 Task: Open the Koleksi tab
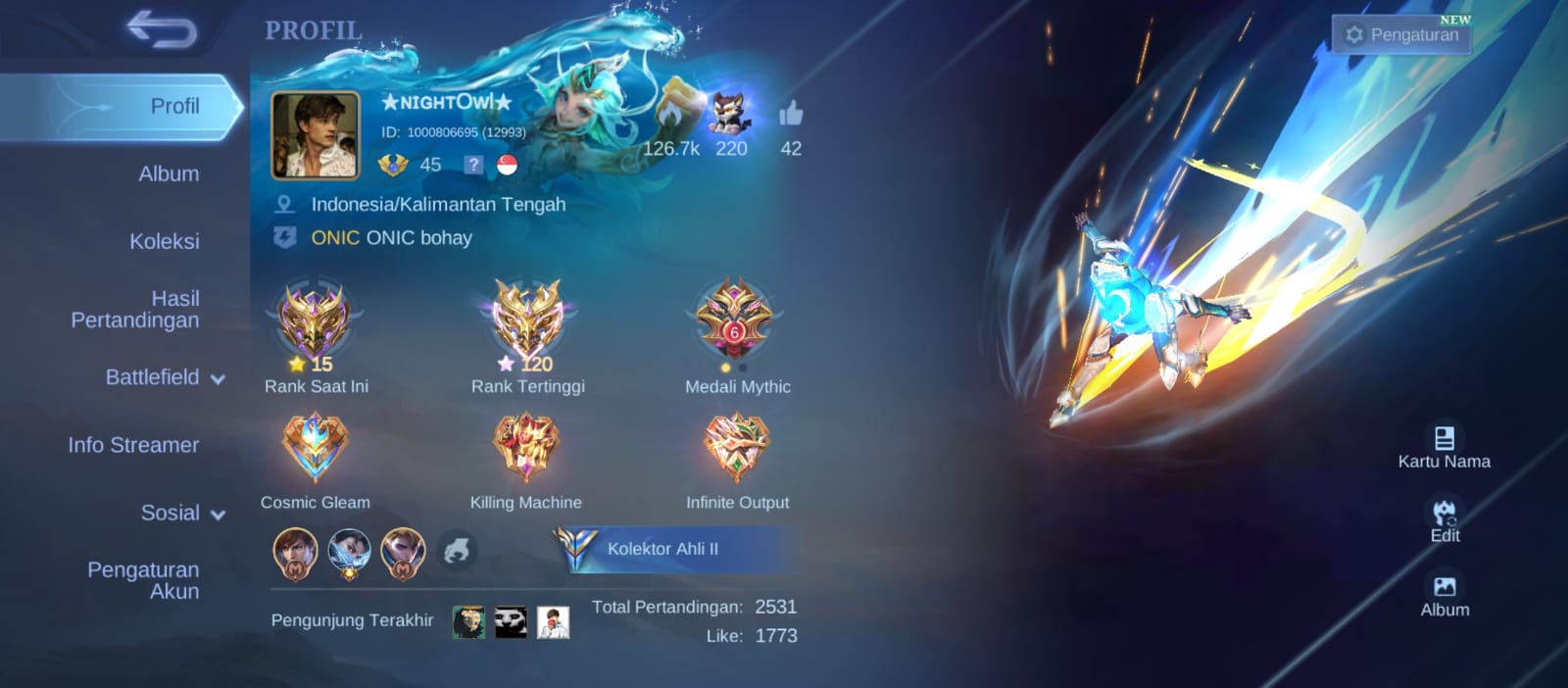(x=164, y=241)
